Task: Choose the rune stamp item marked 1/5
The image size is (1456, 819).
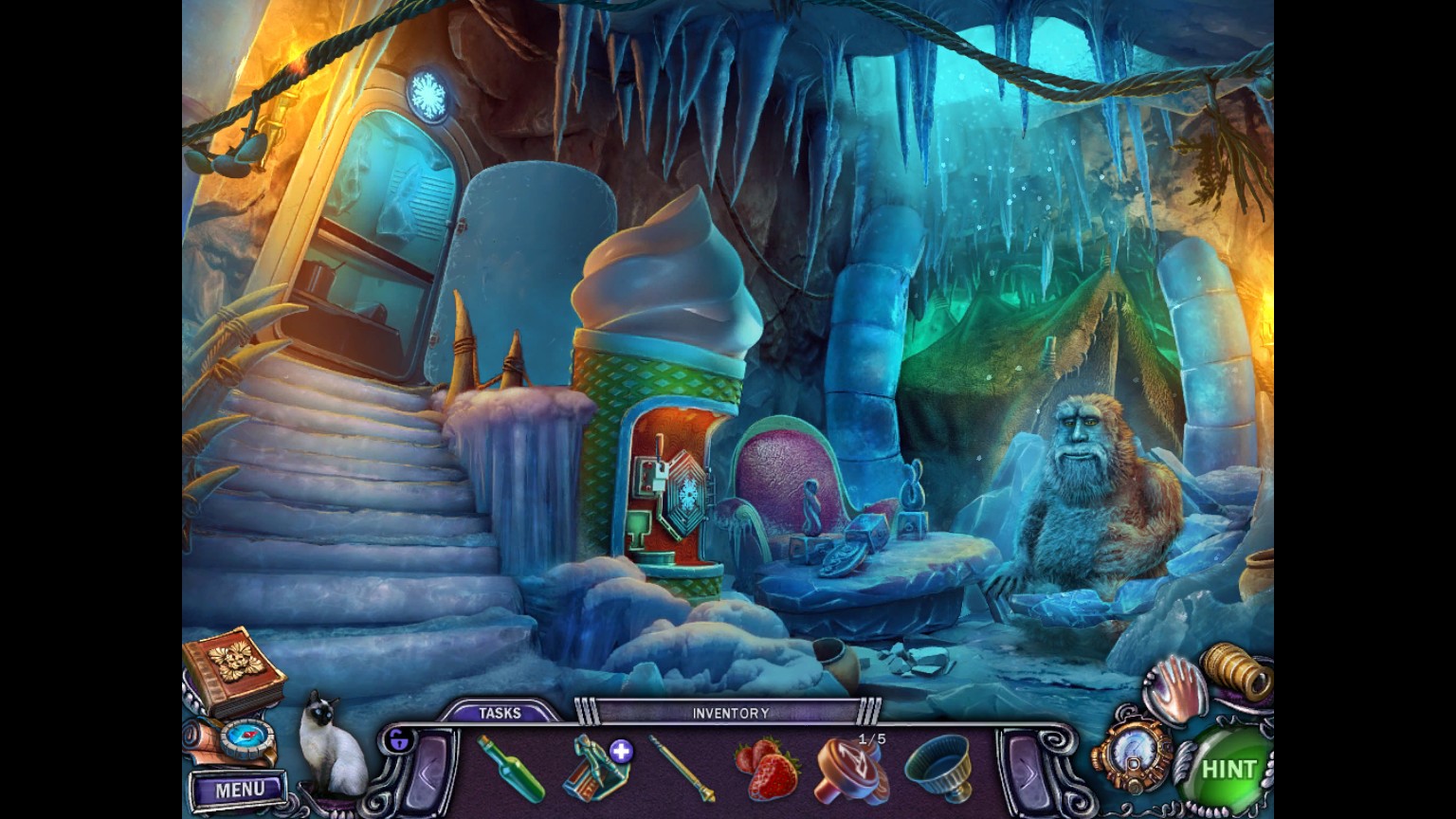Action: (850, 769)
